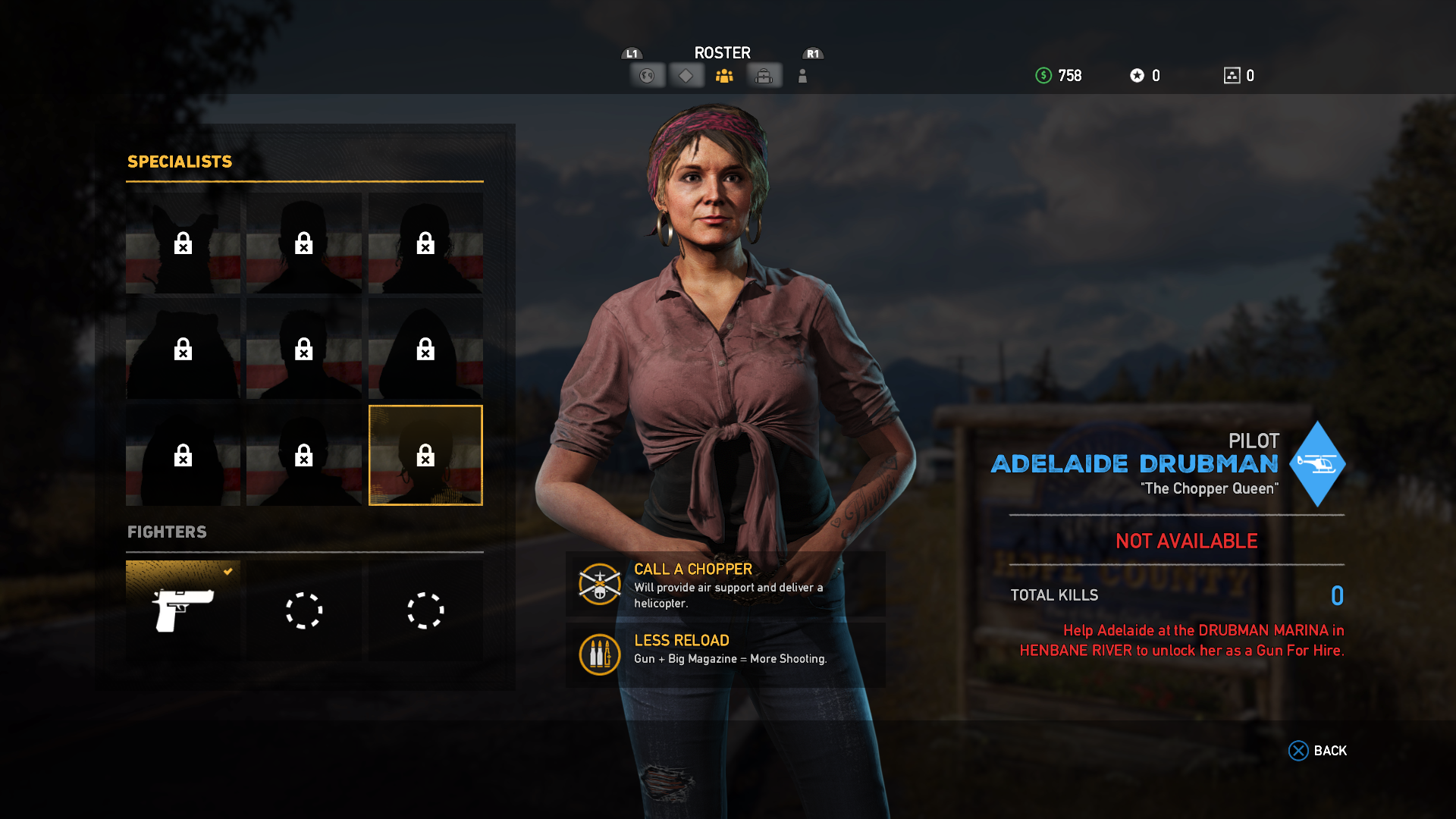Choose the locked bear silhouette specialist
Viewport: 1456px width, 819px height.
pos(183,349)
